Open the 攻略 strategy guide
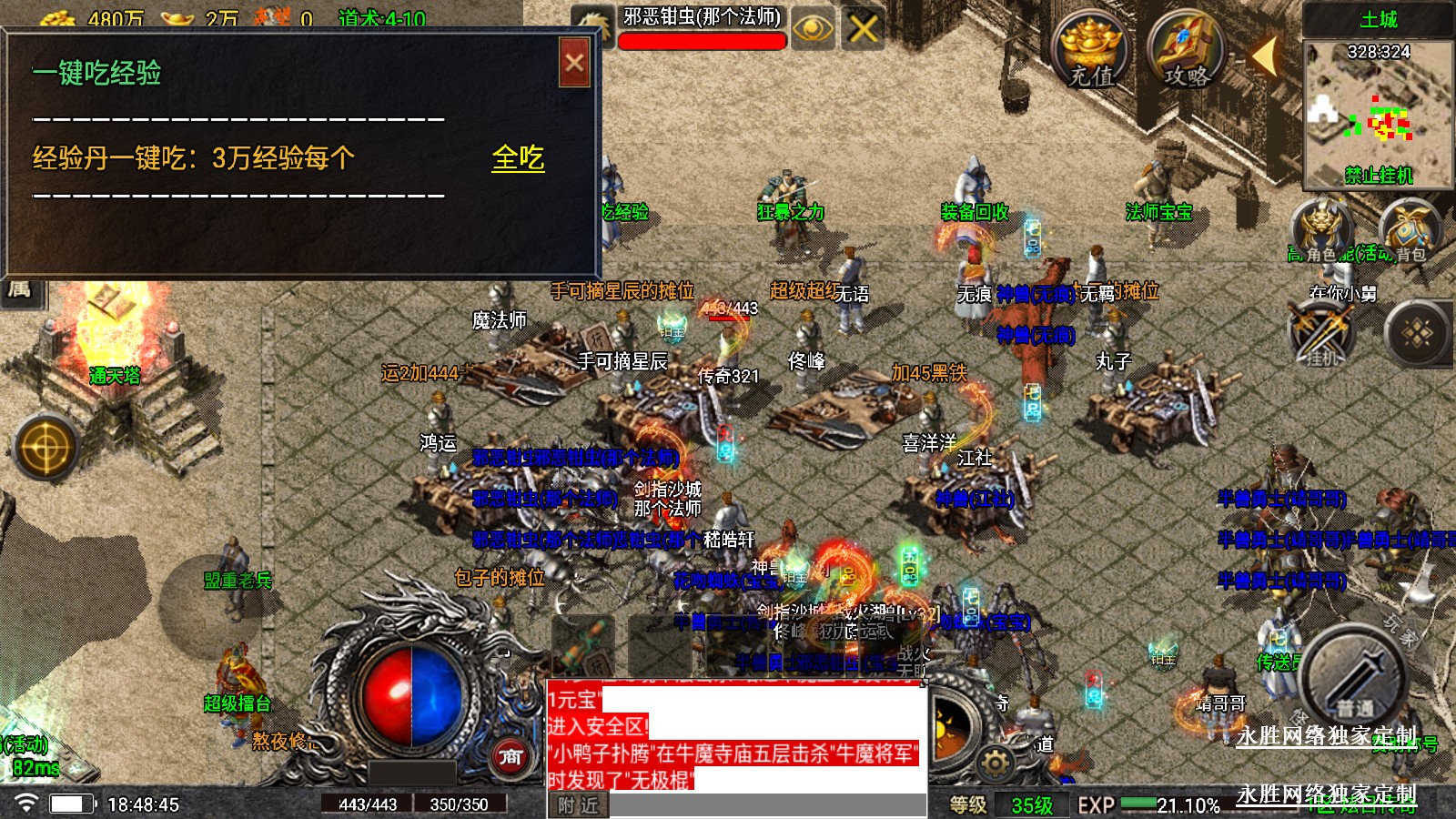The height and width of the screenshot is (819, 1456). 1186,53
